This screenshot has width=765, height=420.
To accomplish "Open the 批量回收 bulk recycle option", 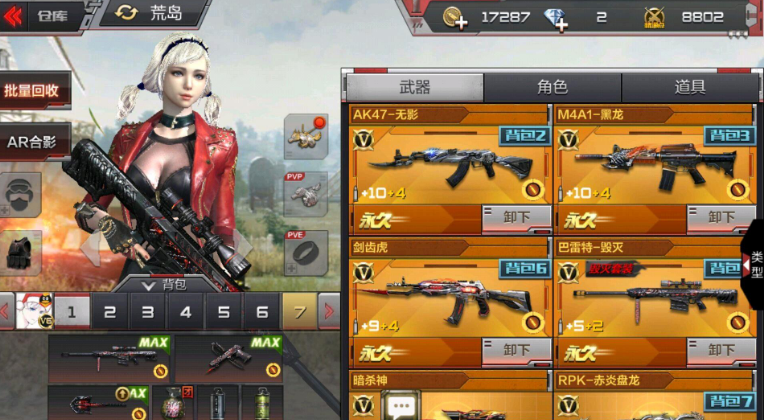I will pos(33,90).
